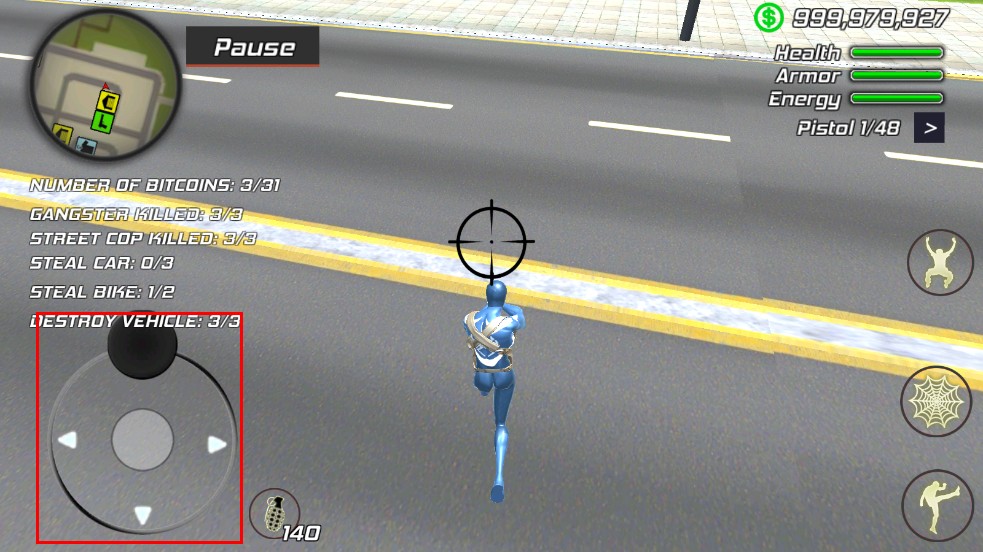Click the green dollar money icon
Screen dimensions: 983x552
tap(768, 17)
